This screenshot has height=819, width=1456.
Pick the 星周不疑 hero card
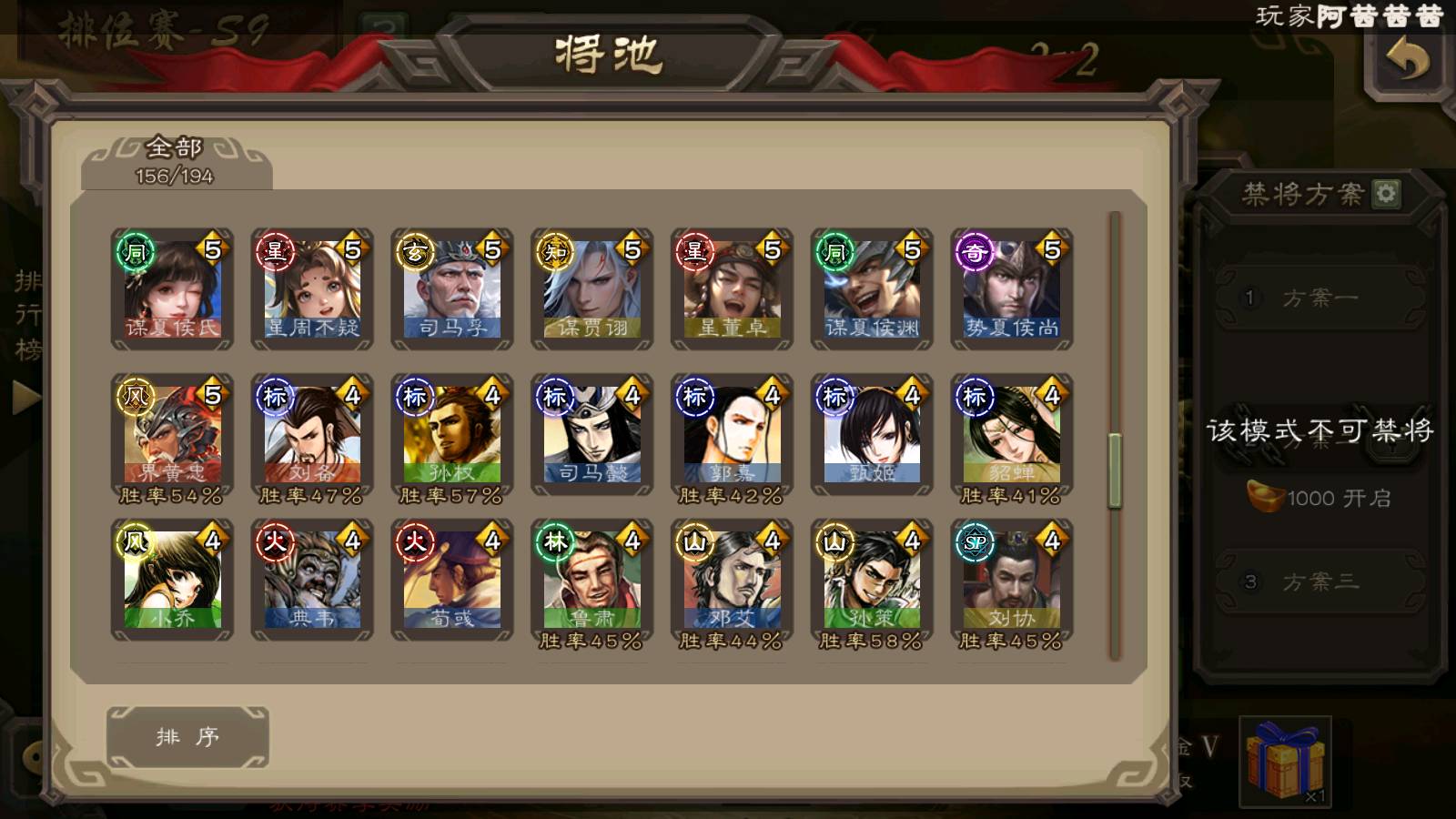coord(312,289)
